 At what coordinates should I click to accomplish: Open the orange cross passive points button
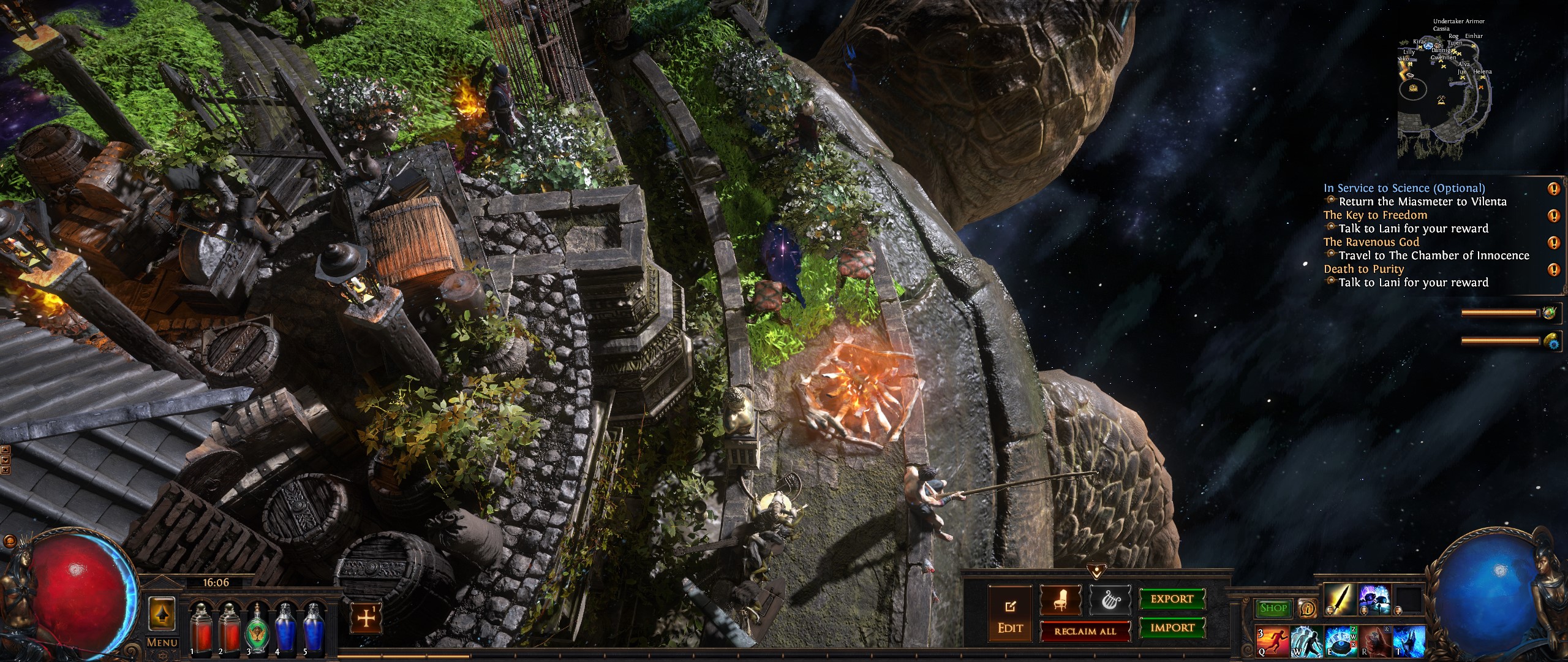click(x=366, y=618)
